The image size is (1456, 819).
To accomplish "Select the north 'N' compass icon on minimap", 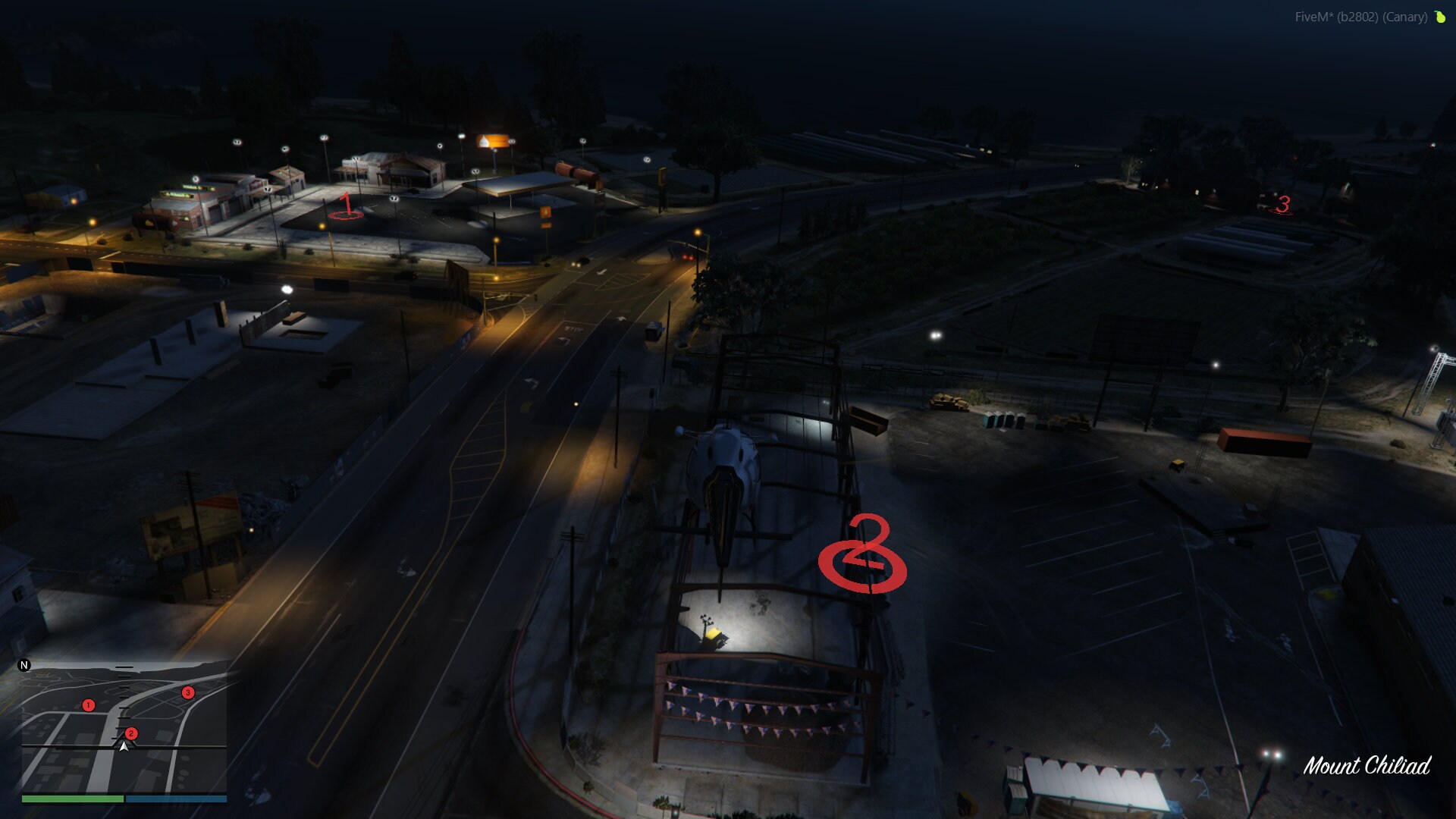I will 25,665.
